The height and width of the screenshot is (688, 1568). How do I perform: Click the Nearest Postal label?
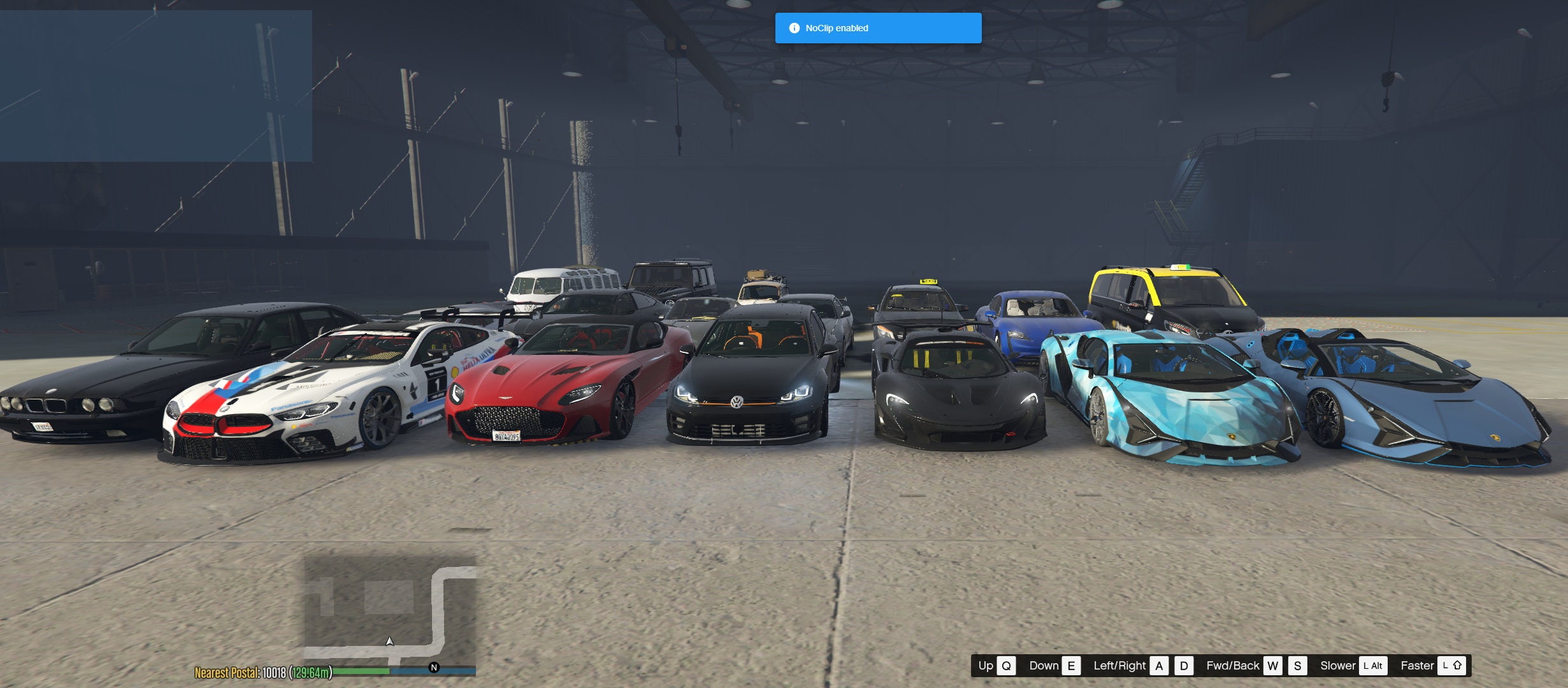(228, 672)
